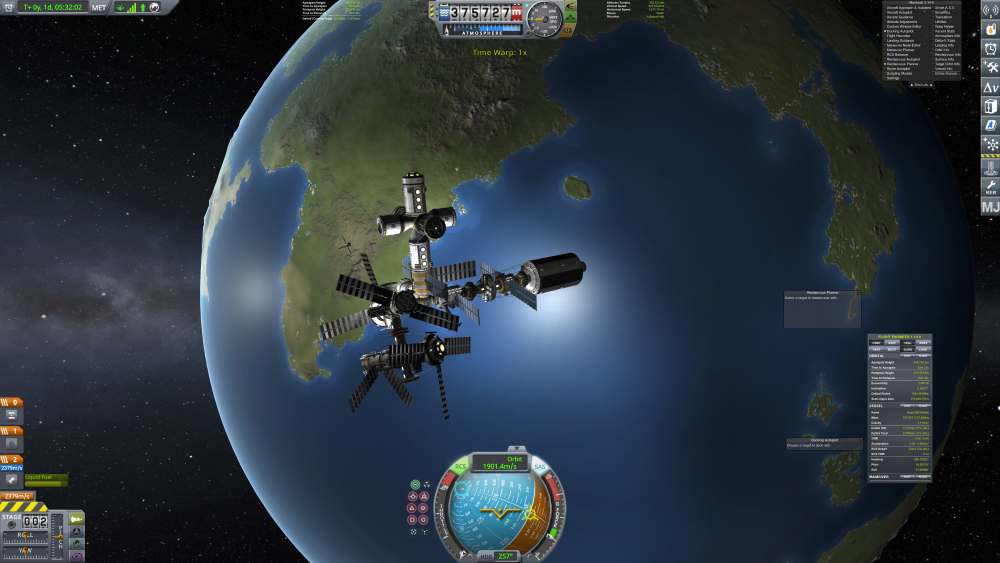Open the KER wrench toolbar button
The image size is (1000, 563).
(x=989, y=185)
